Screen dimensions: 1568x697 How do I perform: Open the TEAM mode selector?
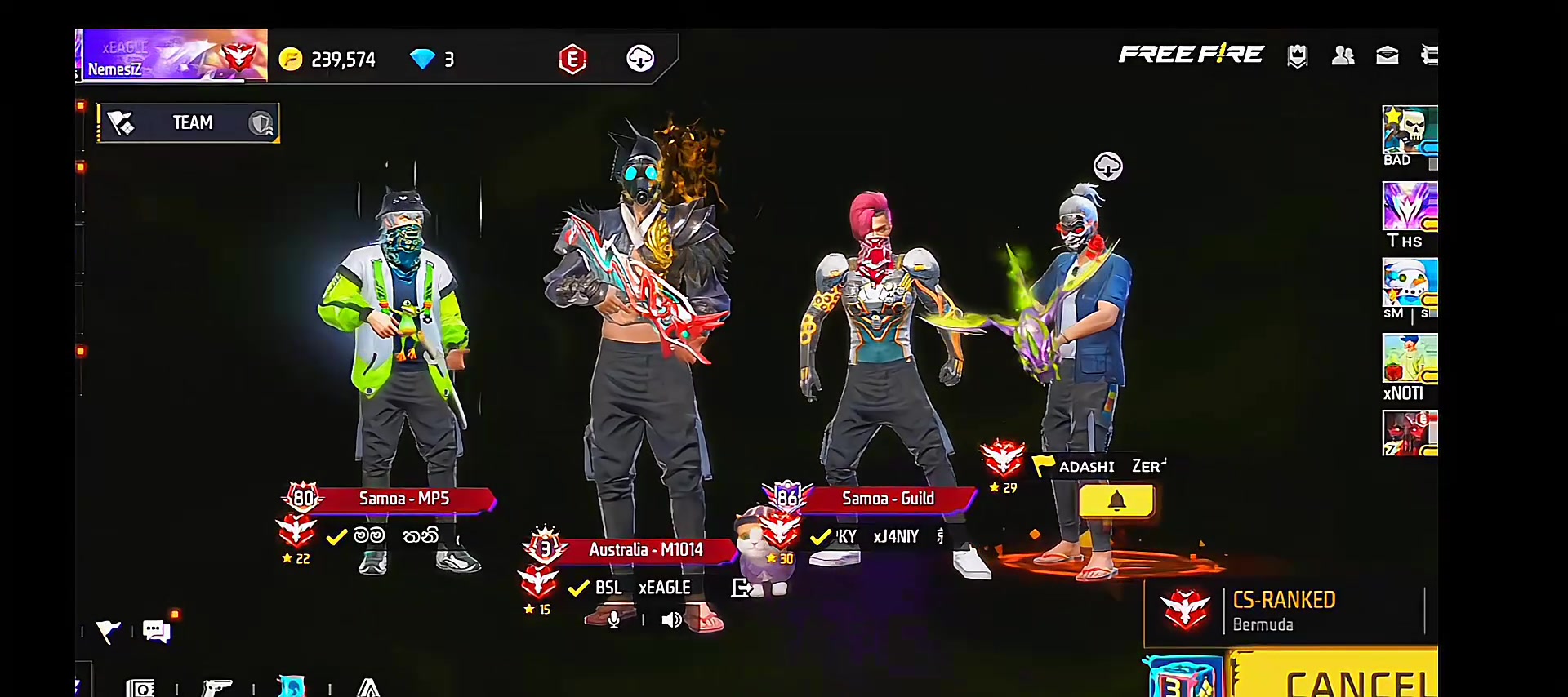(189, 123)
